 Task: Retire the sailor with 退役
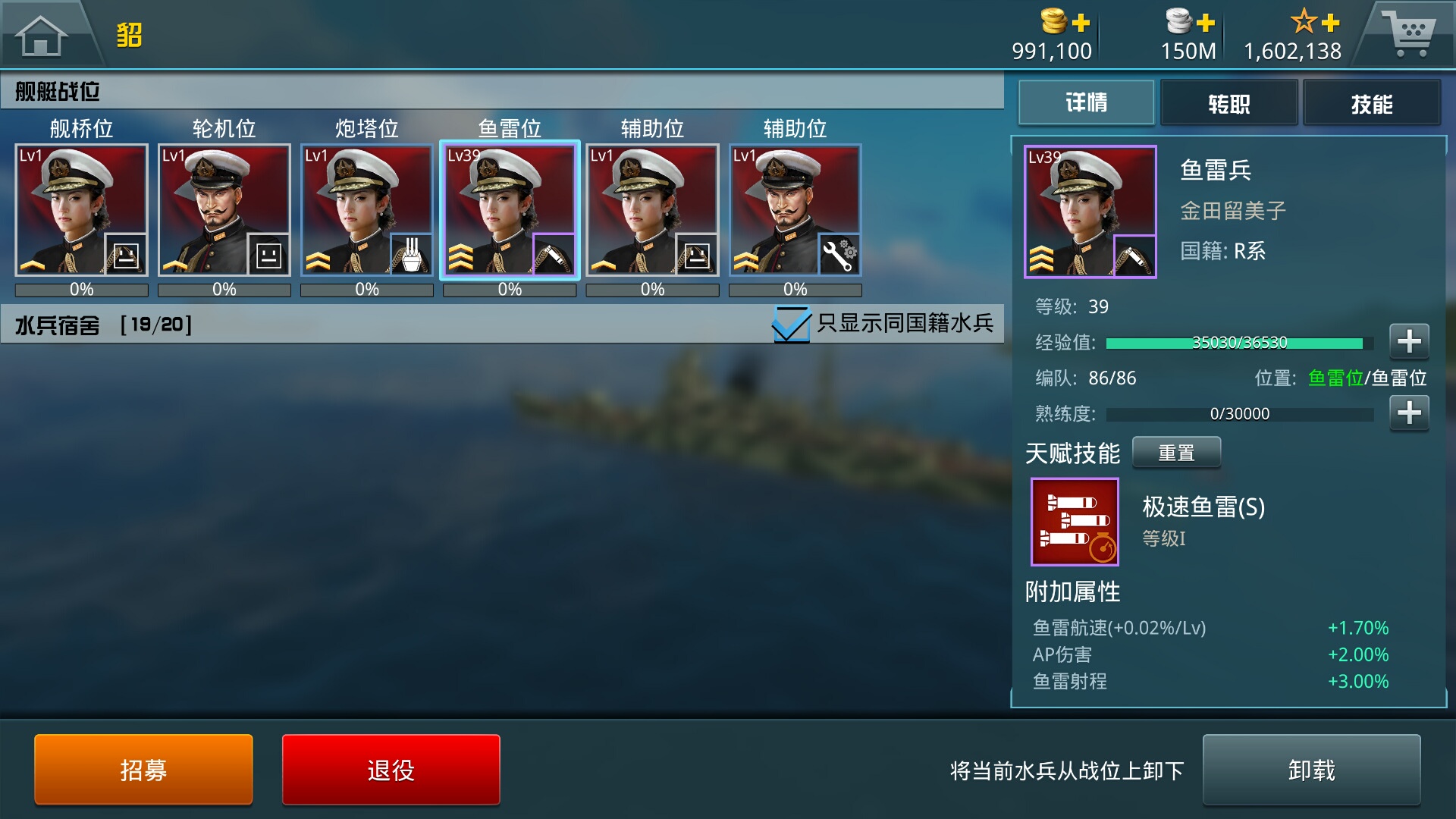pyautogui.click(x=391, y=770)
